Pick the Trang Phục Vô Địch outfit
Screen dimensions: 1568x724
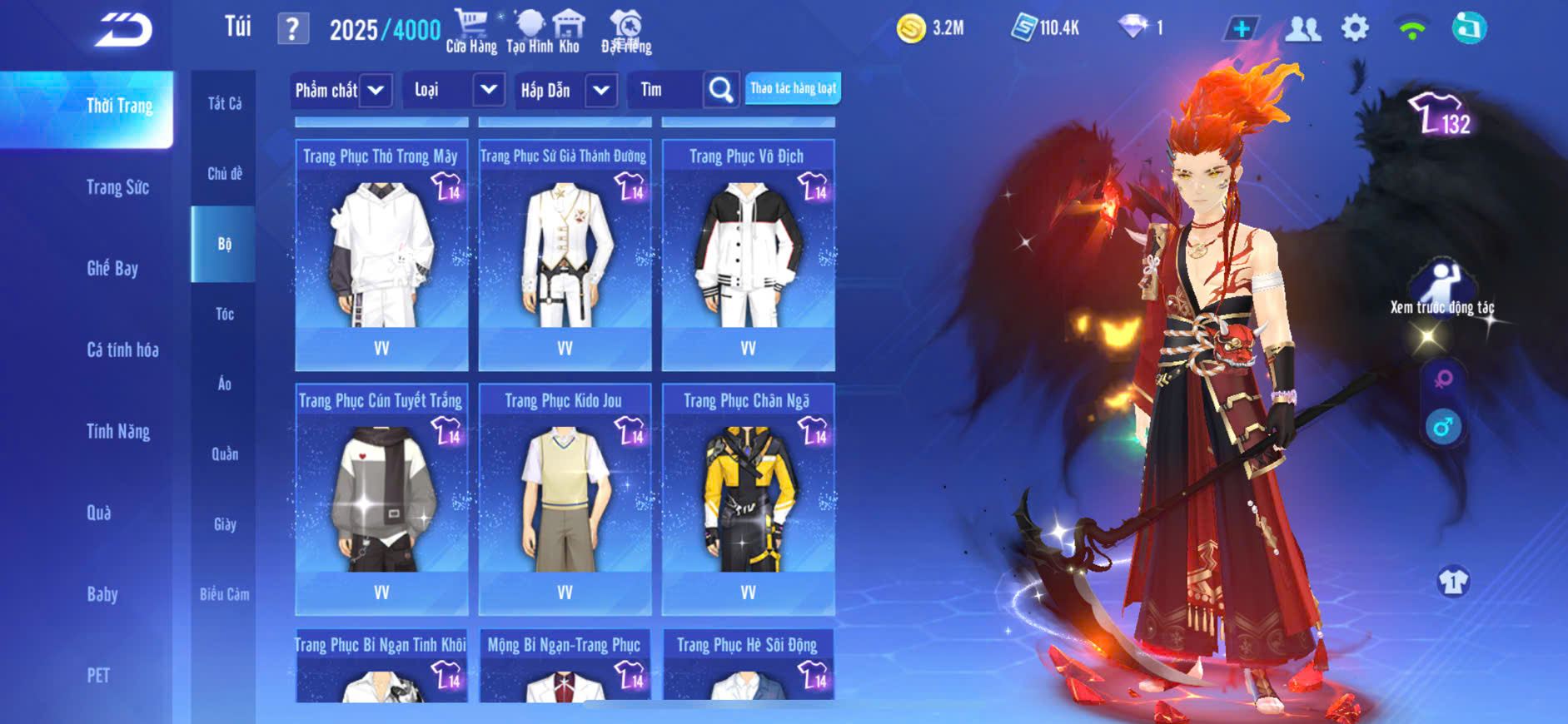748,255
